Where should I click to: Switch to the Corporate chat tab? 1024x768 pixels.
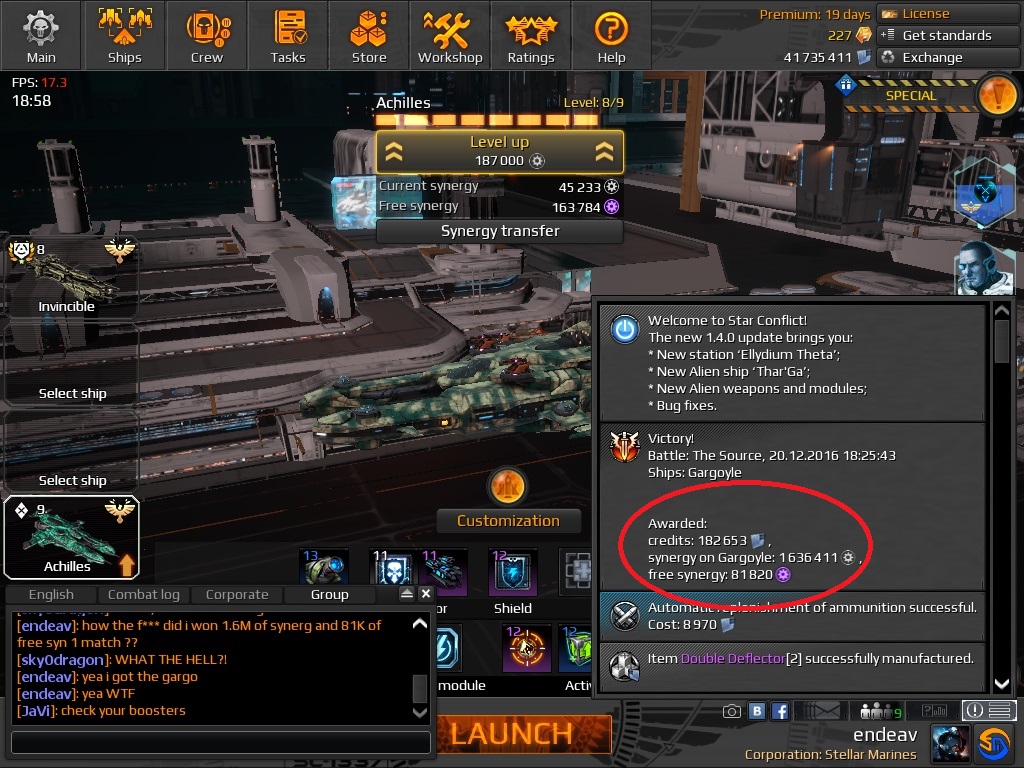(237, 594)
